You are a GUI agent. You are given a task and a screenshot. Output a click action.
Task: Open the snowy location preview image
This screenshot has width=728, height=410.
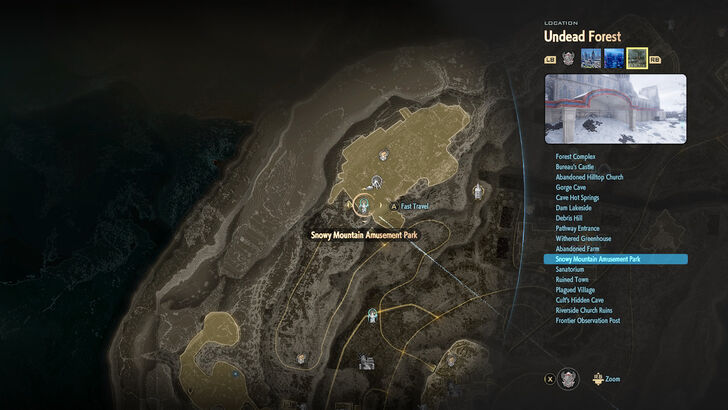[x=615, y=109]
